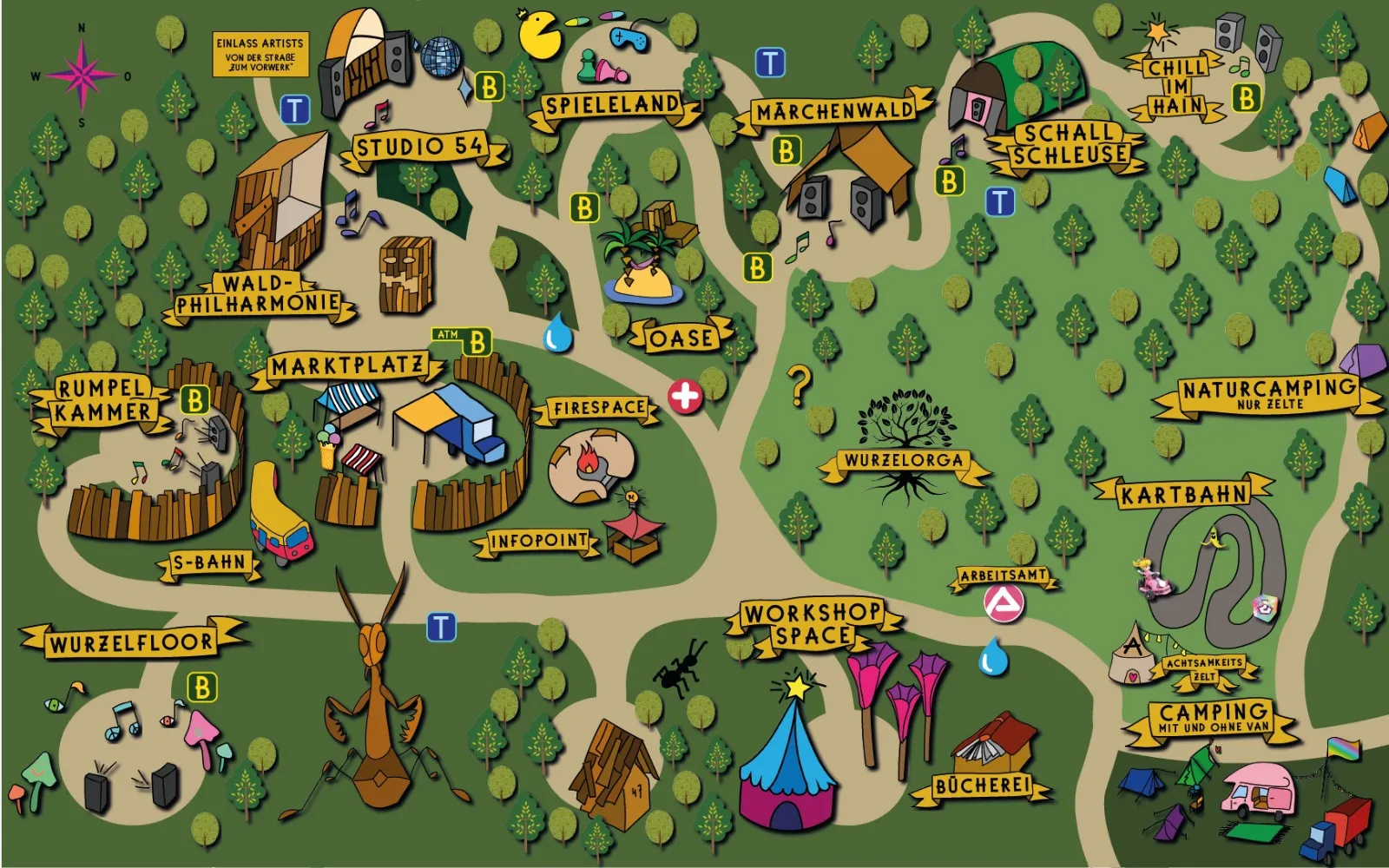This screenshot has width=1389, height=868.
Task: Open the Märchenwald map label
Action: coord(834,112)
